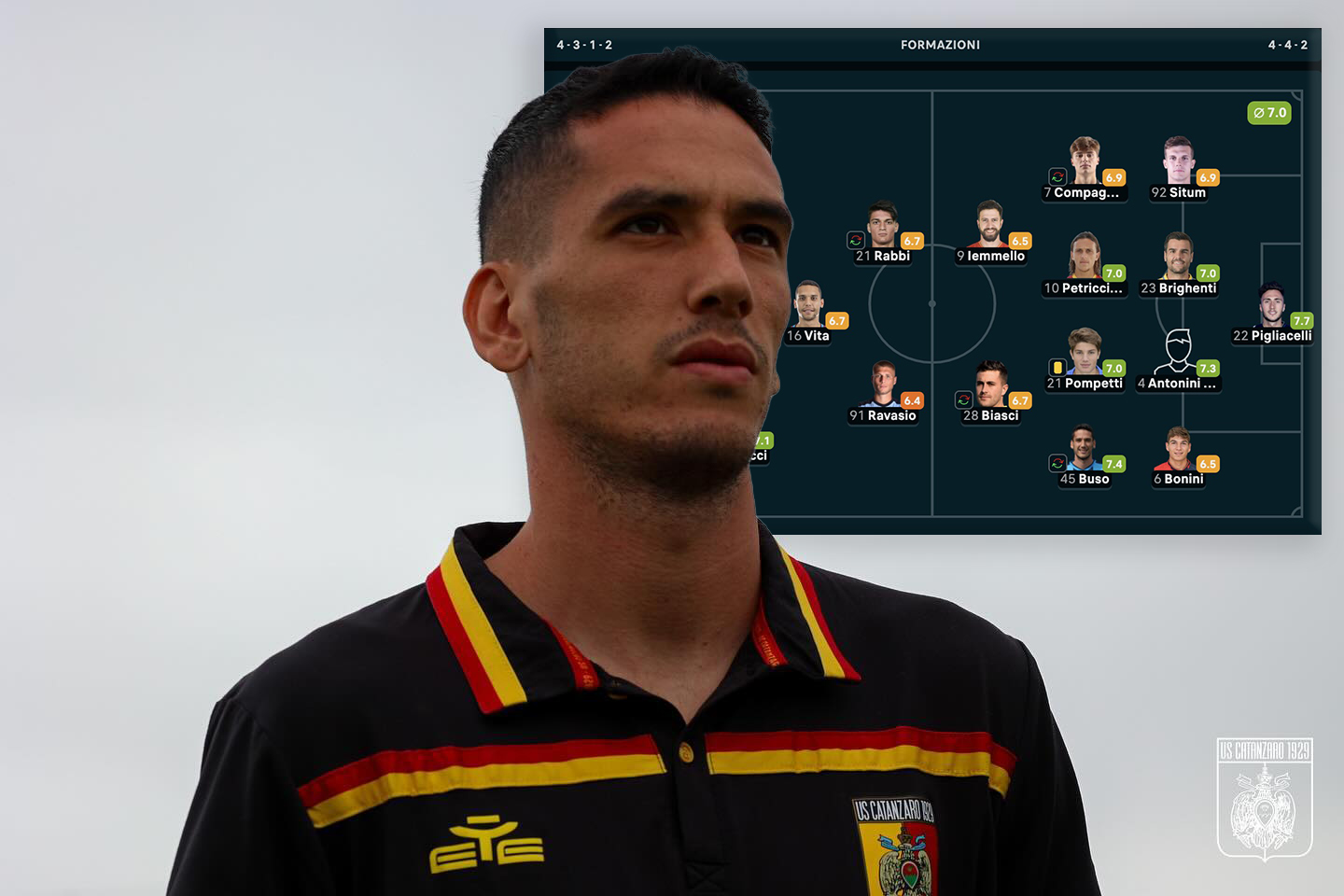Choose Rabbi on the pitch
The height and width of the screenshot is (896, 1344).
pos(882,224)
